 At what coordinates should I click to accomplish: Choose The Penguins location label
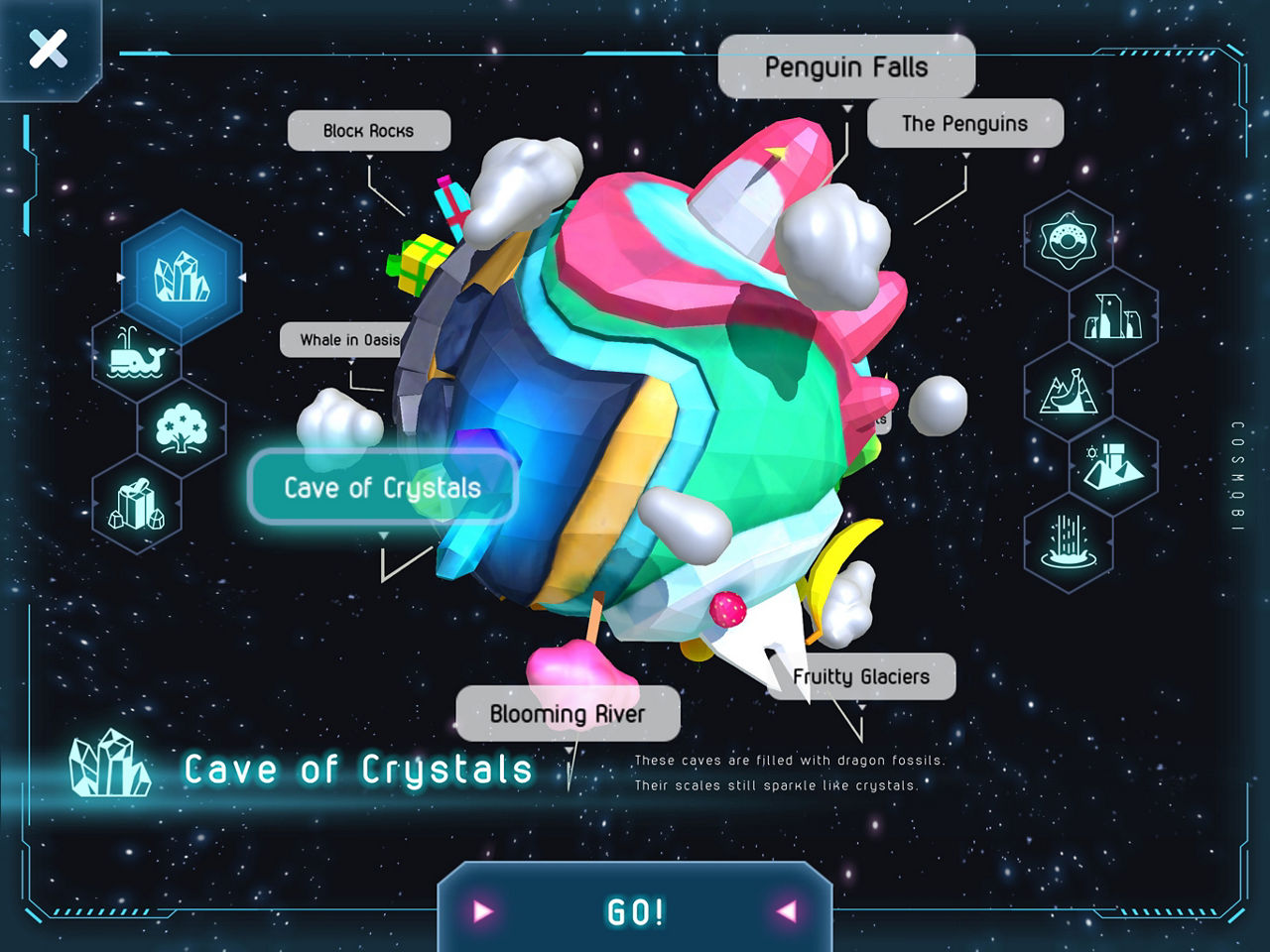964,124
